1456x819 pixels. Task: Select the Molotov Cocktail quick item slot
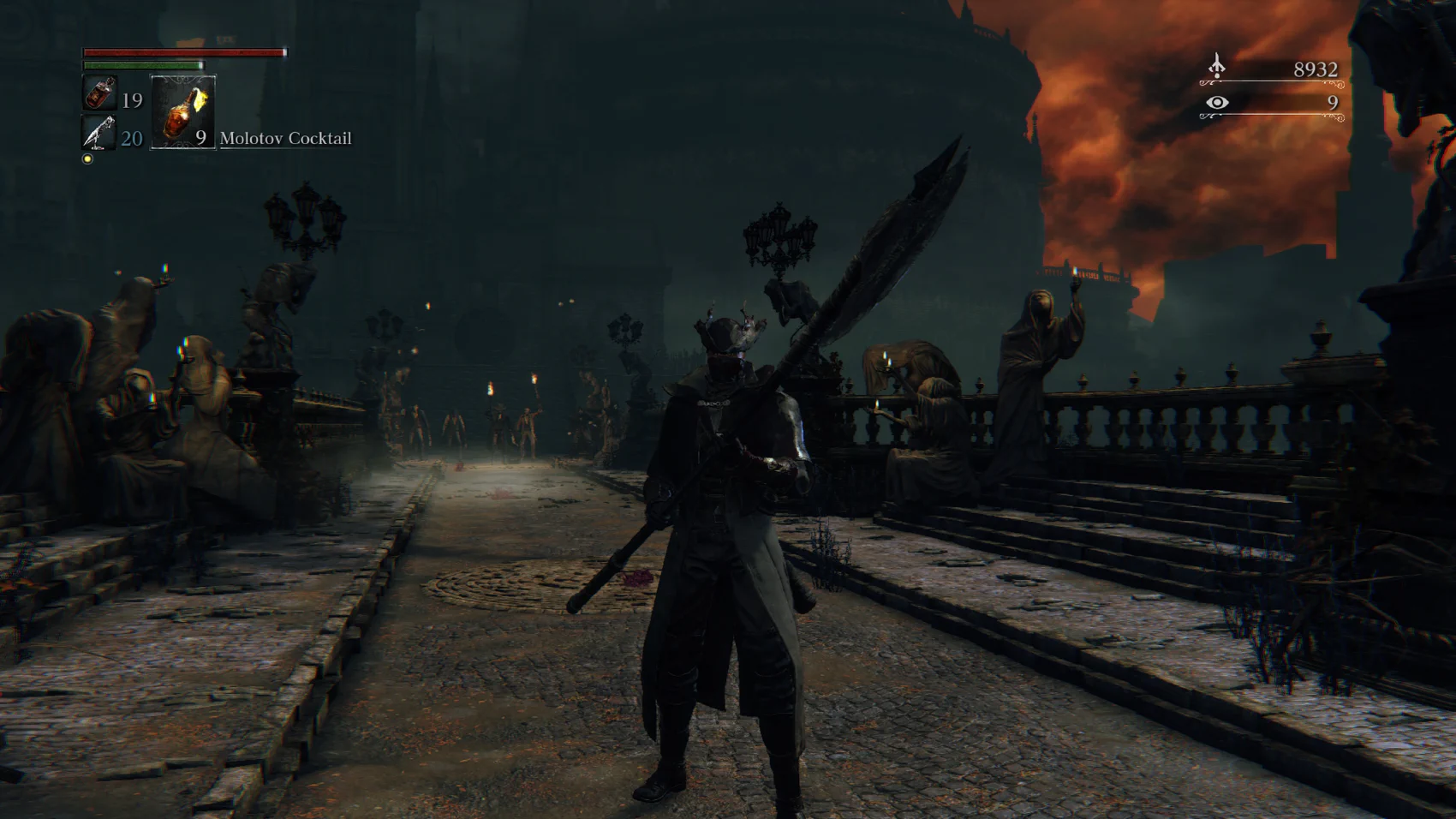pos(182,112)
